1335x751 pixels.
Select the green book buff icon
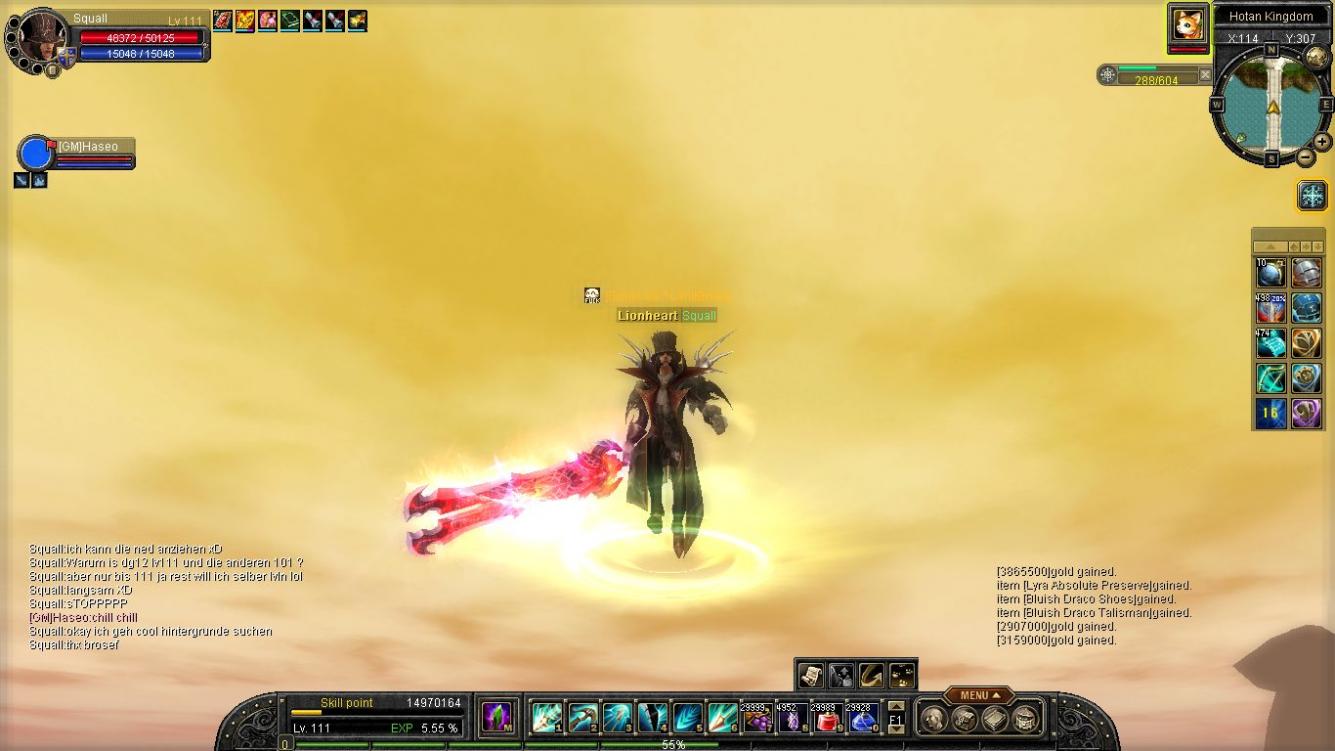point(290,20)
